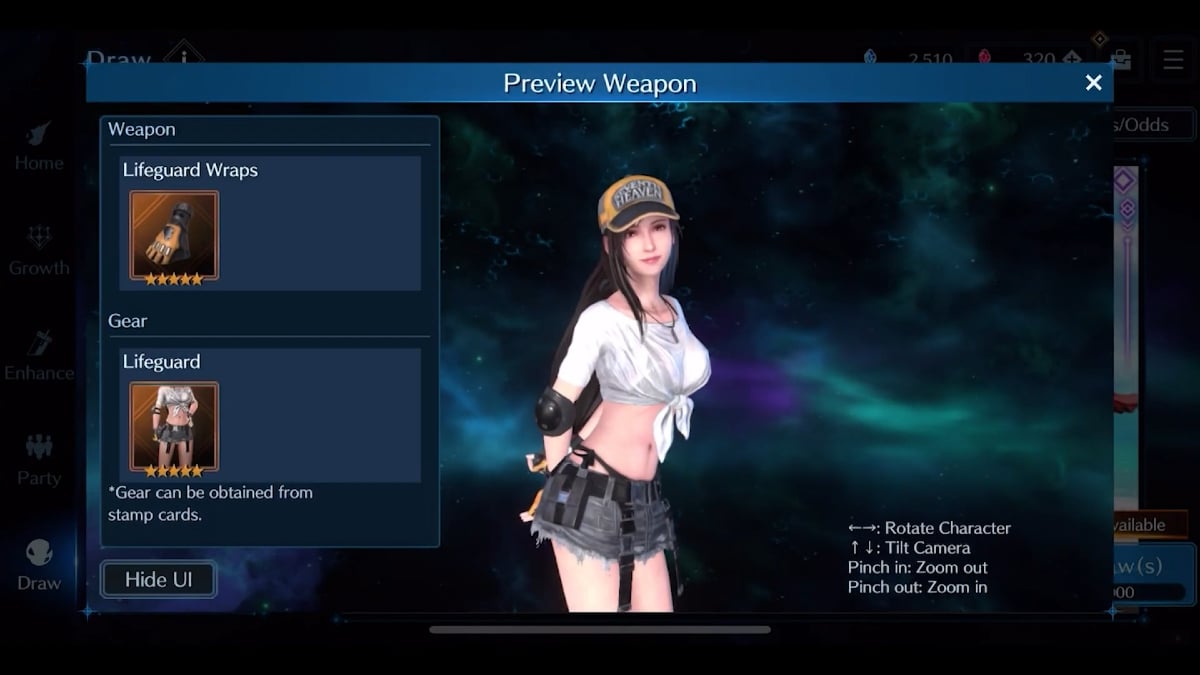Open the Enhance menu
Viewport: 1200px width, 675px height.
39,356
